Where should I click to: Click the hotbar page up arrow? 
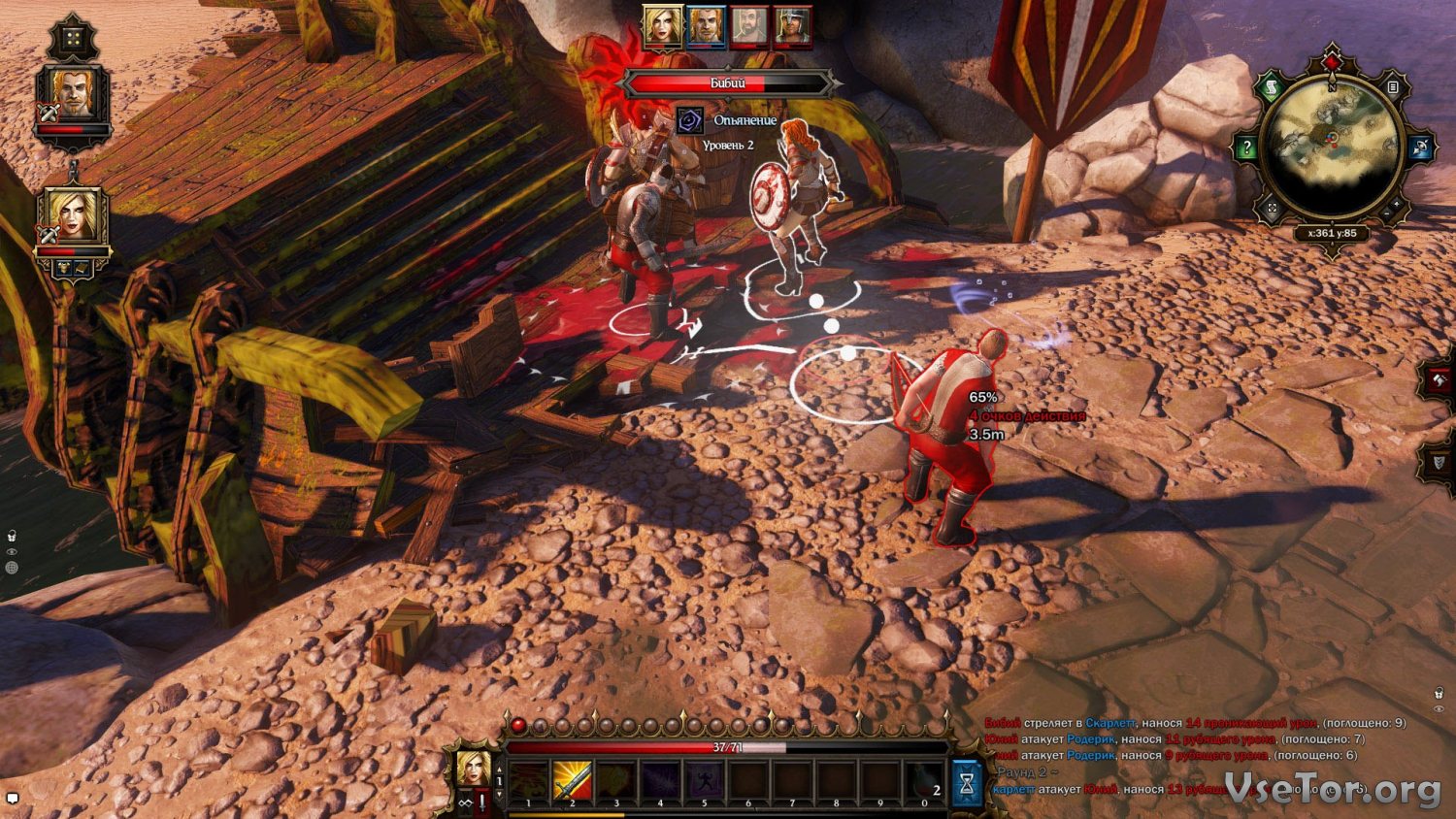click(500, 770)
